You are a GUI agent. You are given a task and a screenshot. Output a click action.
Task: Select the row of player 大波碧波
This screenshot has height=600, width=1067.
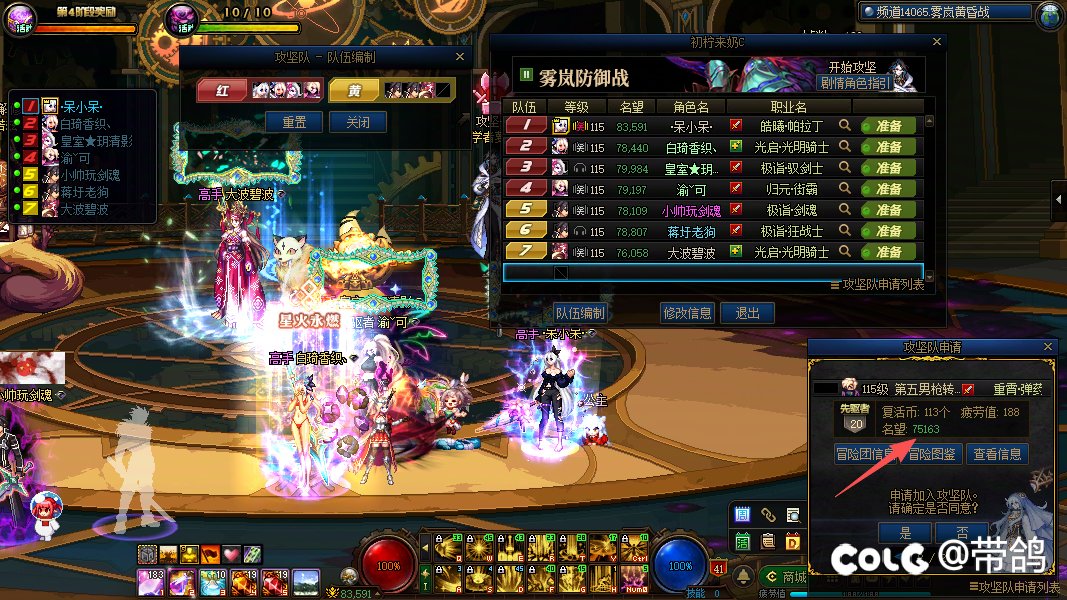pos(690,252)
